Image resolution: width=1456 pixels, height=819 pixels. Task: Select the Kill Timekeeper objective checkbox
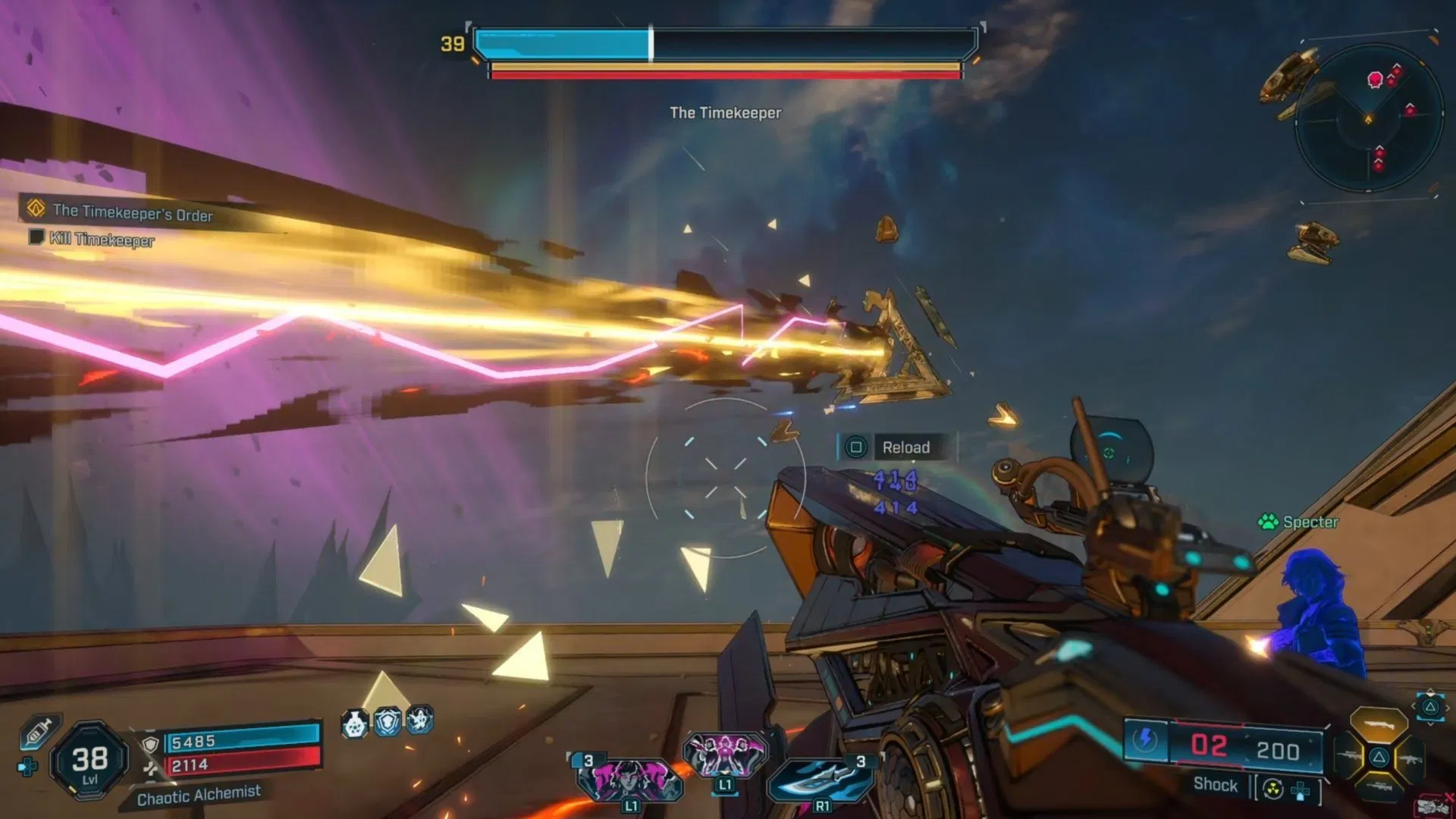coord(35,237)
